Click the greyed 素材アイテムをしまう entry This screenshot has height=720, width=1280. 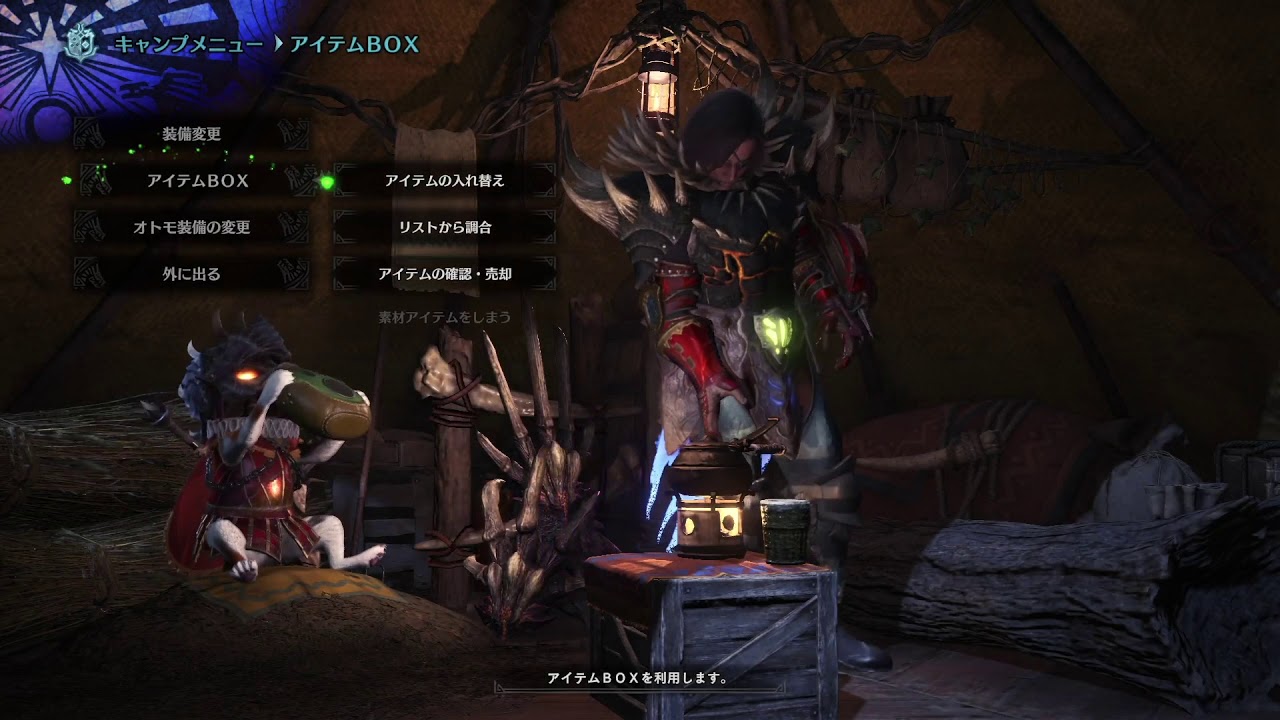click(444, 317)
